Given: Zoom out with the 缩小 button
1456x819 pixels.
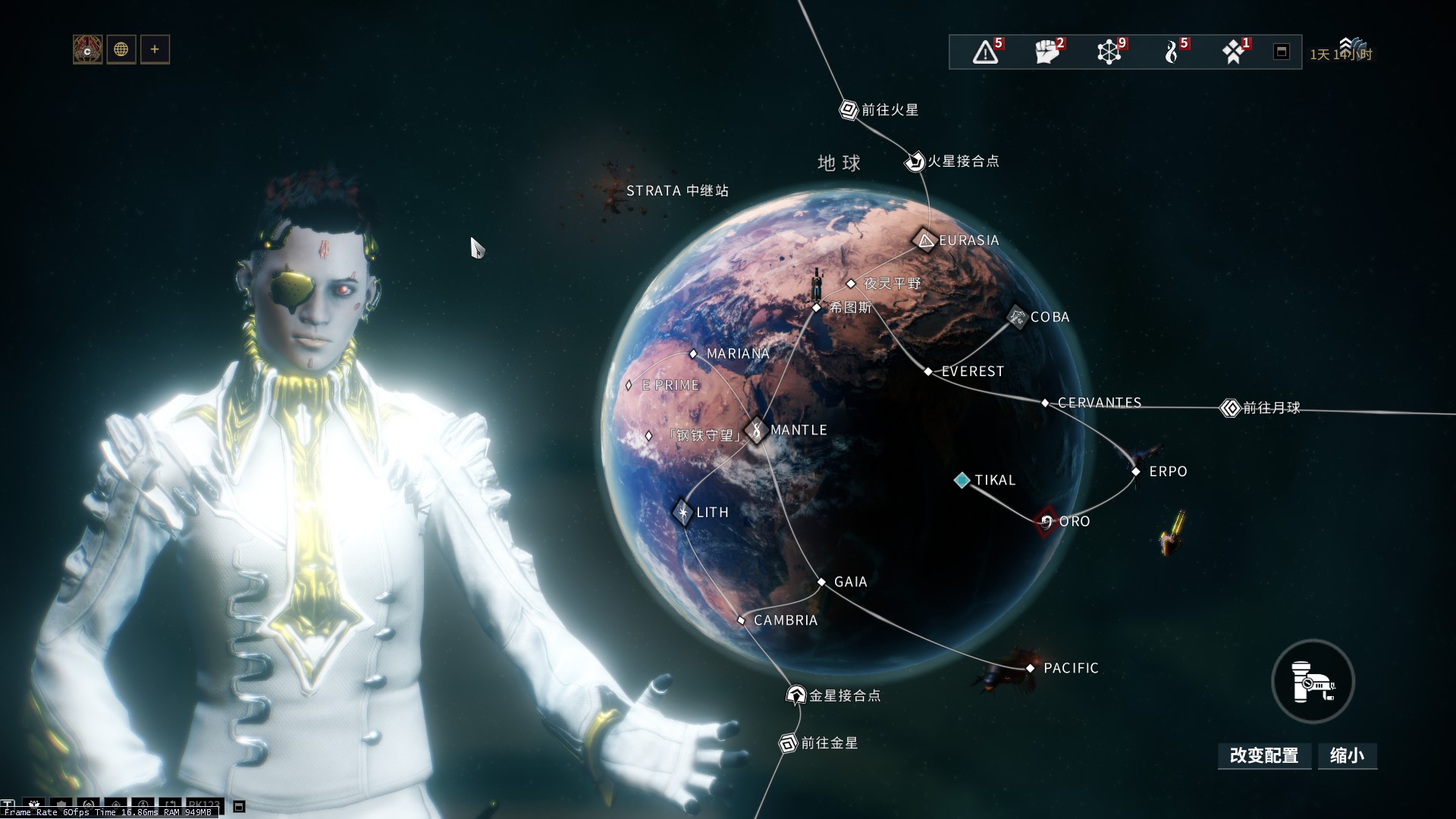Looking at the screenshot, I should pos(1347,755).
